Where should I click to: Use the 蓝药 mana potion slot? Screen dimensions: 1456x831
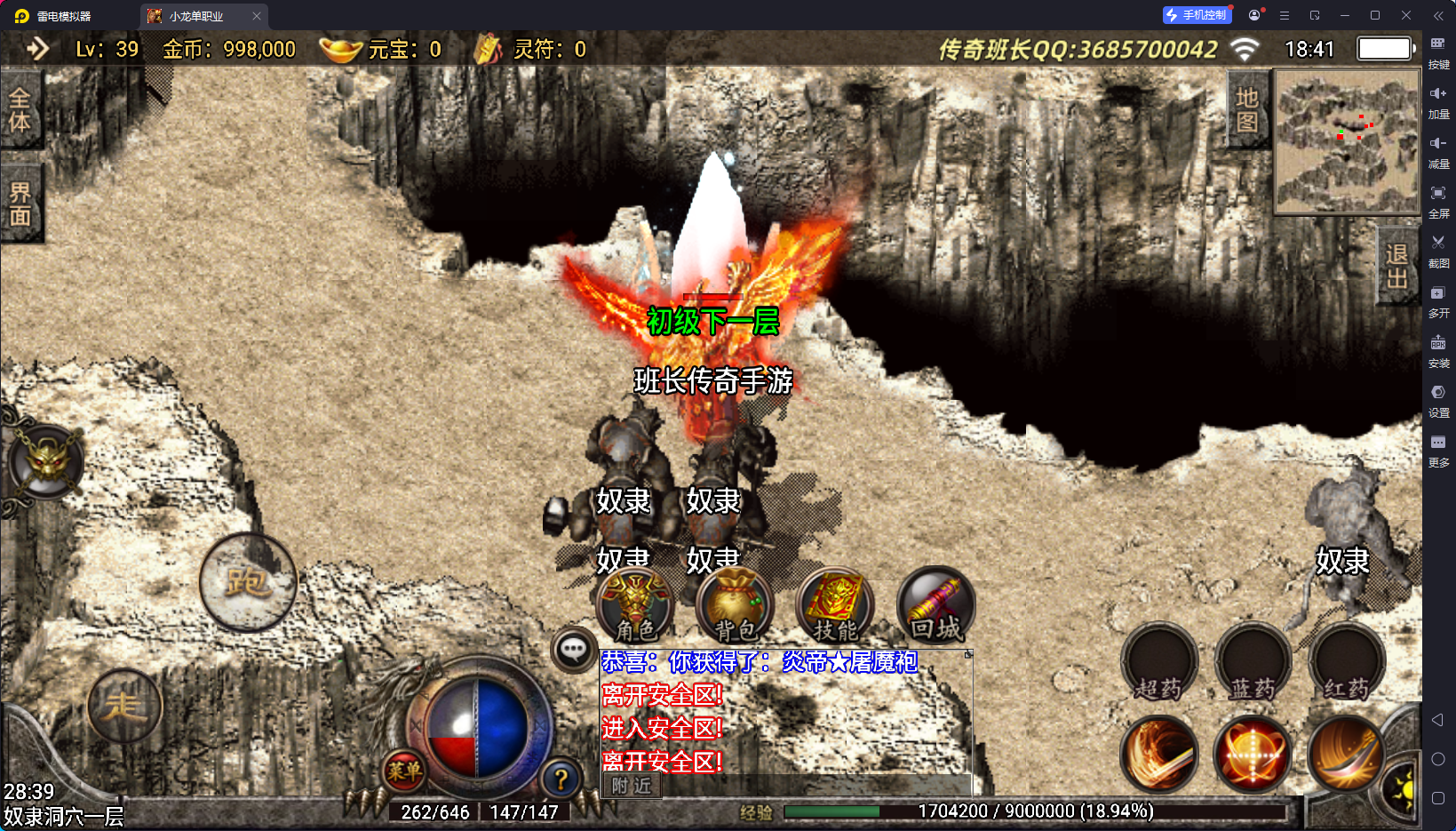[1253, 663]
